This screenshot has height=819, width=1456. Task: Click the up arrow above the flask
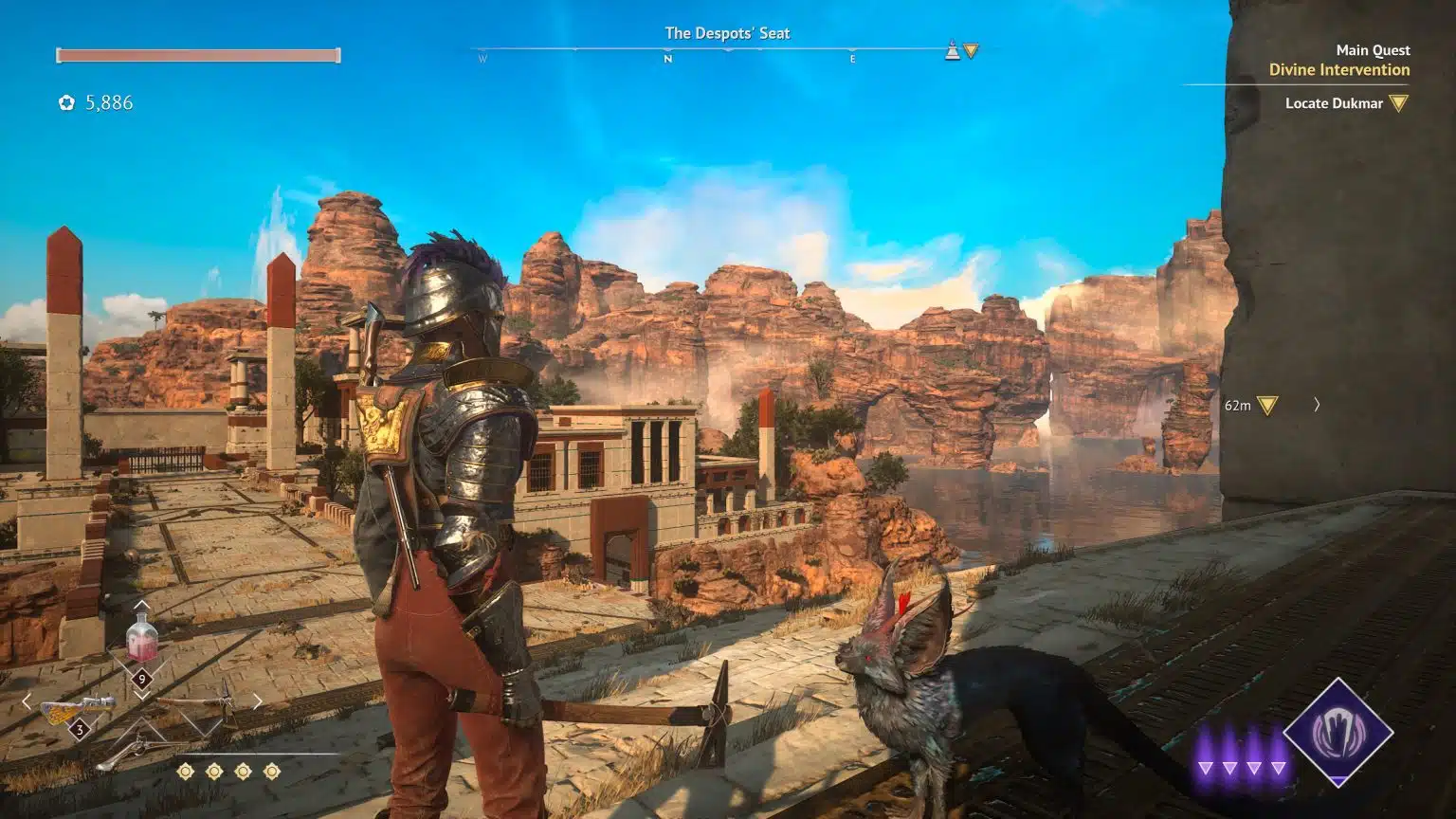click(141, 604)
